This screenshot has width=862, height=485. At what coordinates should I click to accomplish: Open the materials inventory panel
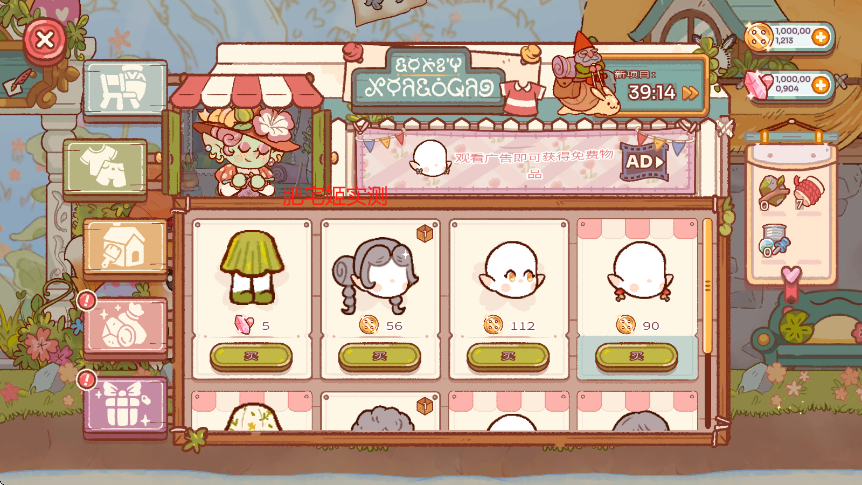[x=791, y=212]
